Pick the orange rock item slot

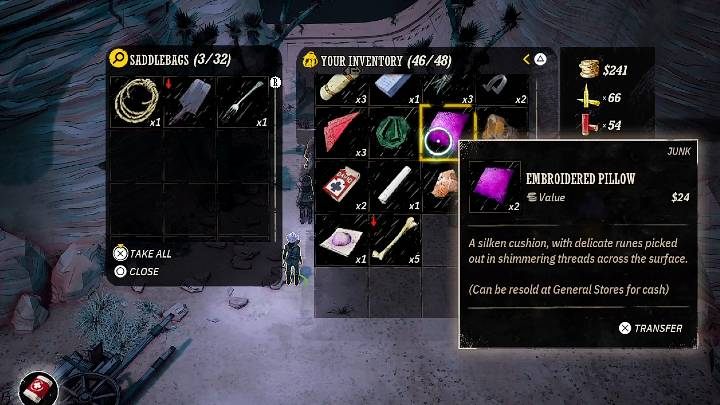click(497, 131)
